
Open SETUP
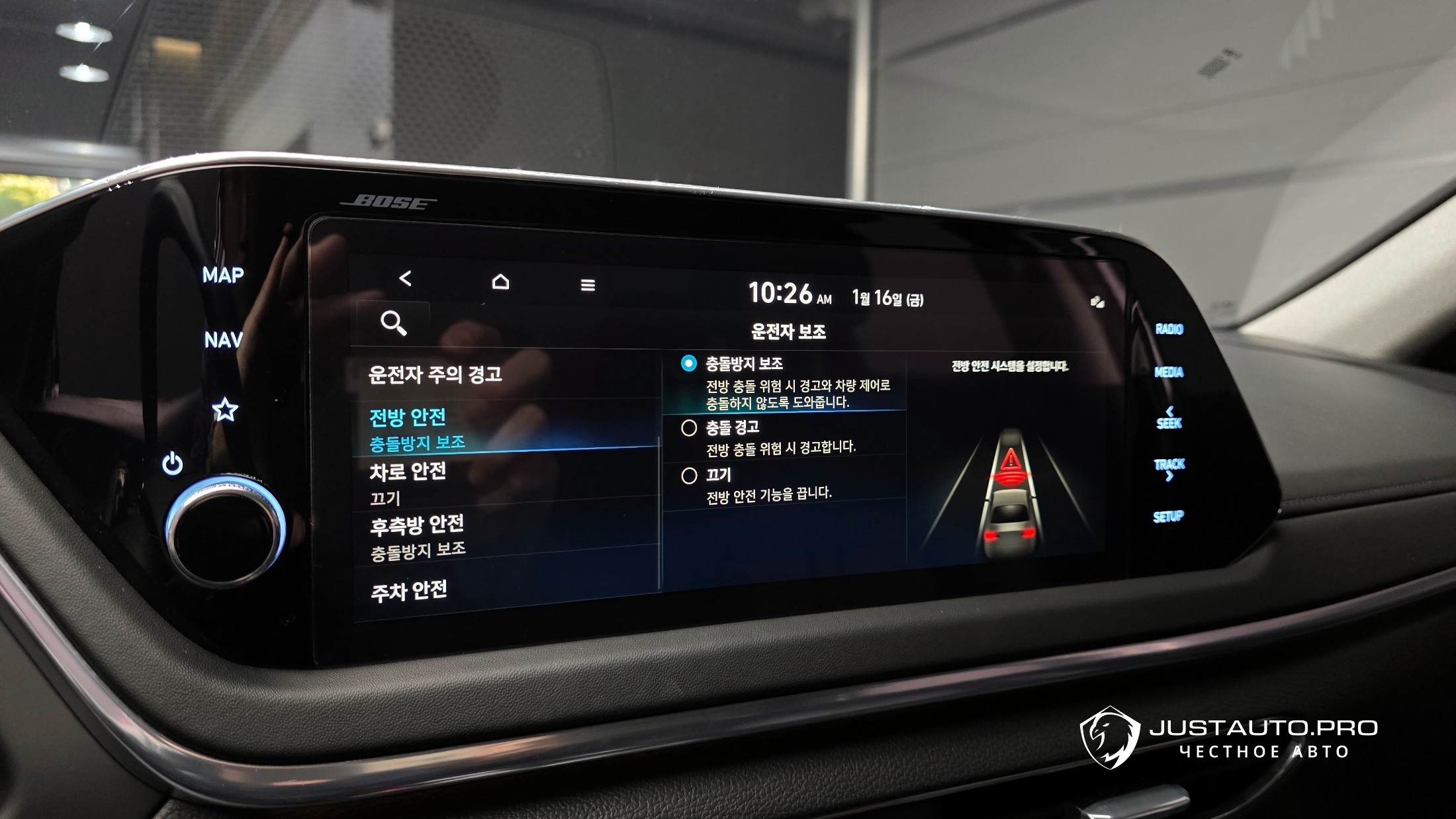point(1168,517)
